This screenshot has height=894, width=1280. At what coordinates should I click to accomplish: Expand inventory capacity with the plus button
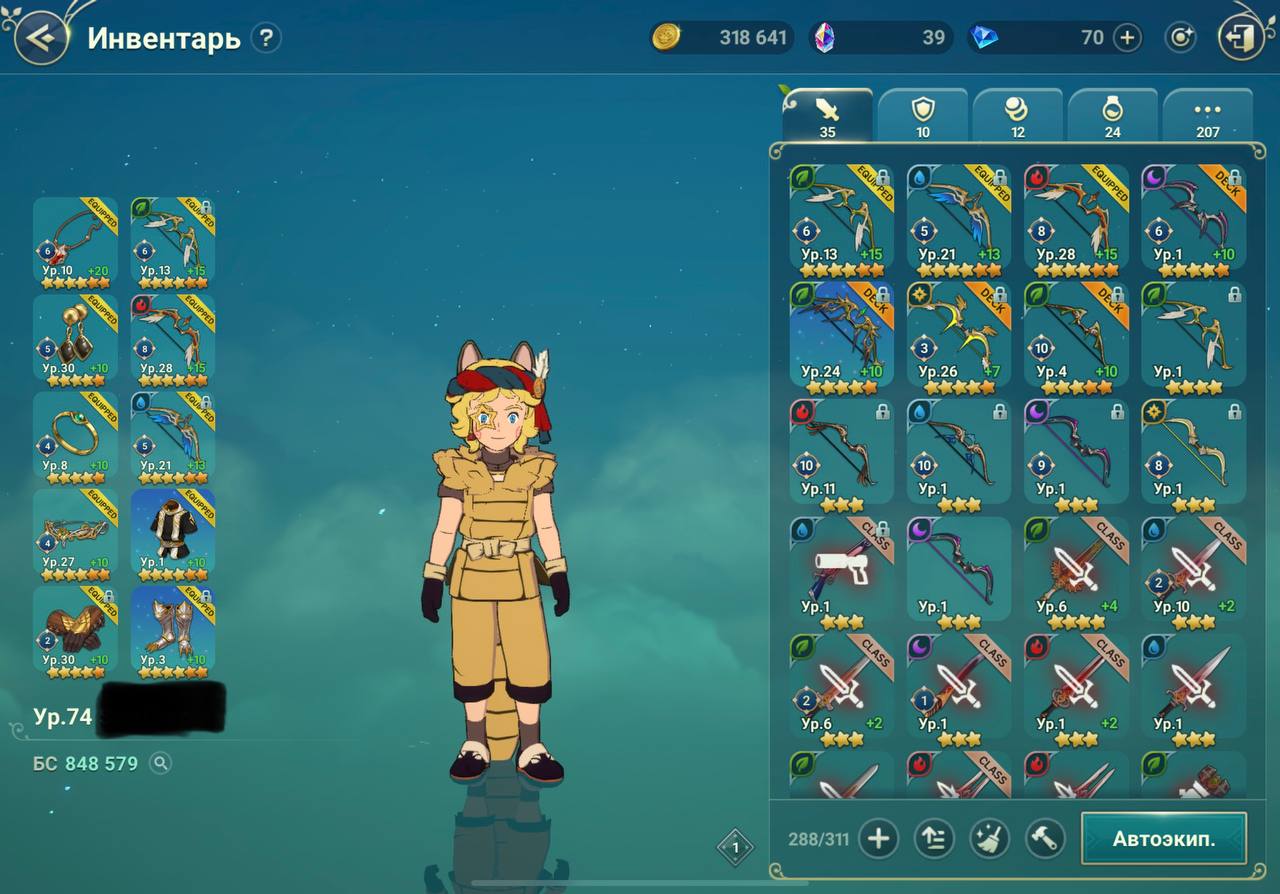coord(878,838)
